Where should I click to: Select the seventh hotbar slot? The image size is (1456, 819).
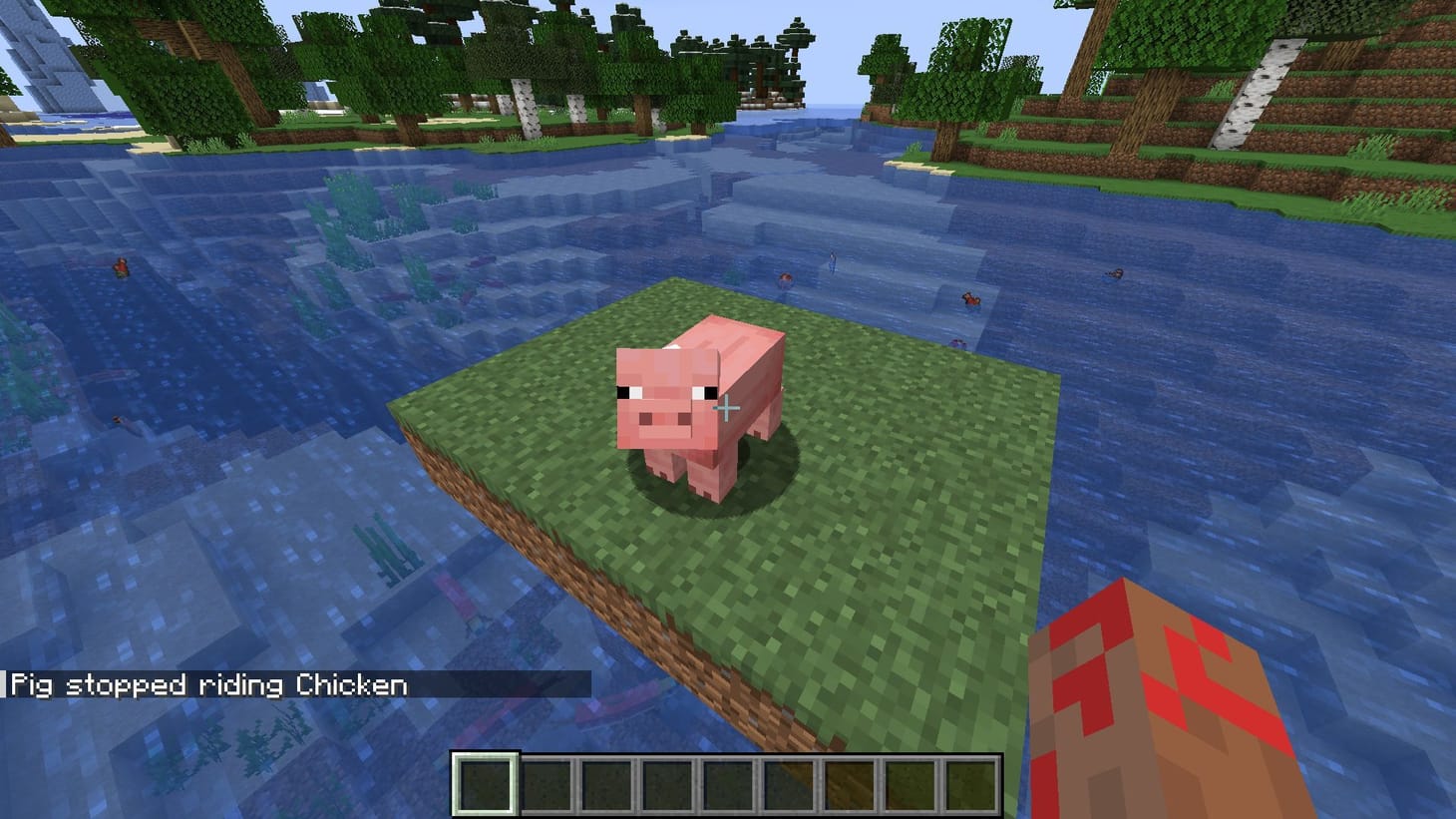[x=850, y=783]
